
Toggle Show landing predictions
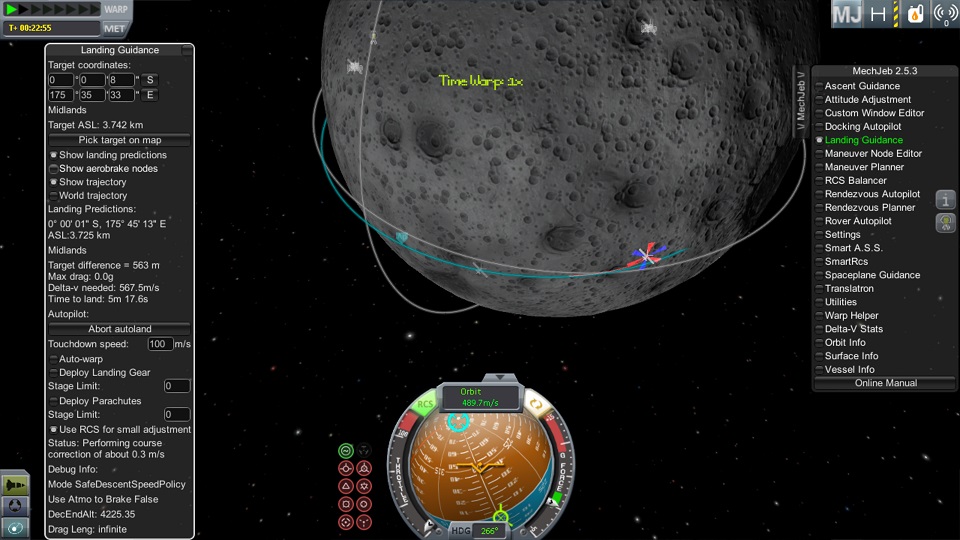[54, 155]
